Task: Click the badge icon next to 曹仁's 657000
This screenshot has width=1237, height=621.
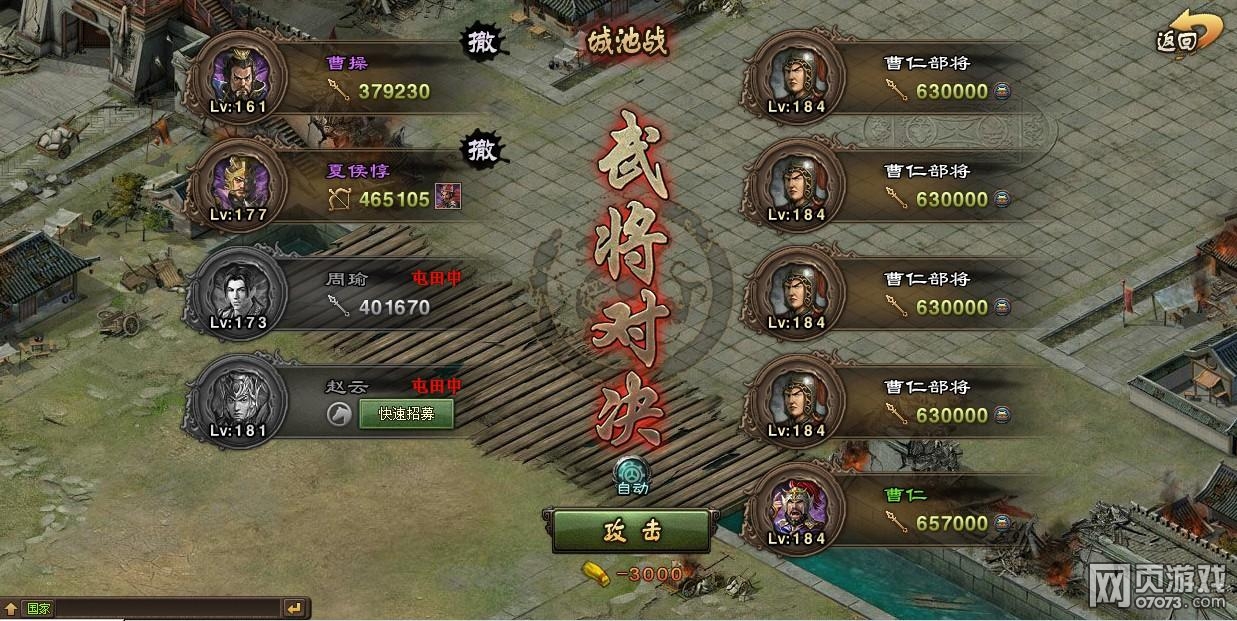Action: (1001, 523)
